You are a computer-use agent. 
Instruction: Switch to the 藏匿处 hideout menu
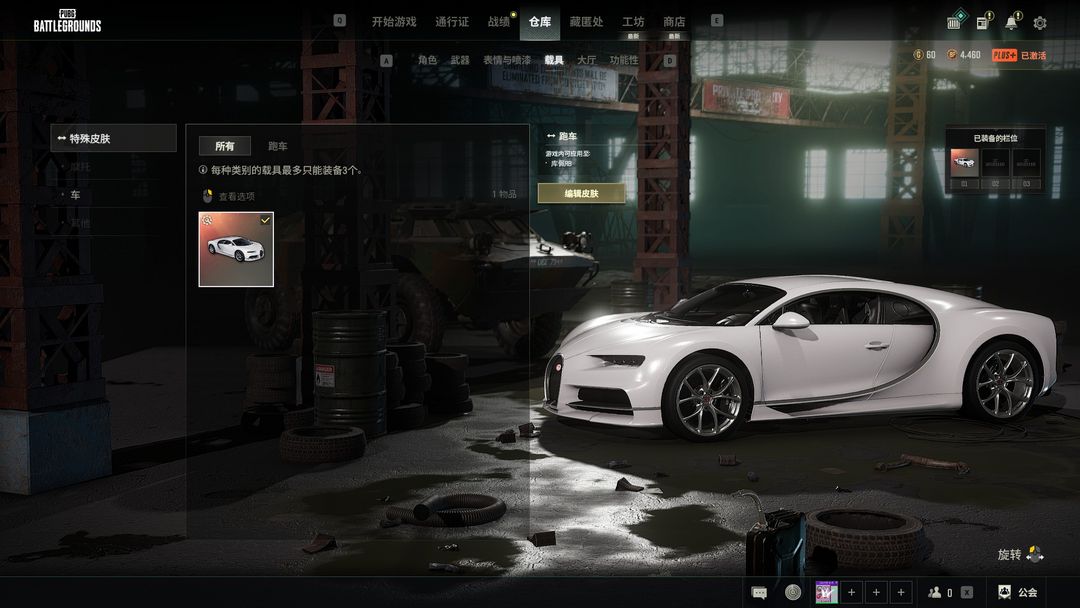[x=586, y=22]
